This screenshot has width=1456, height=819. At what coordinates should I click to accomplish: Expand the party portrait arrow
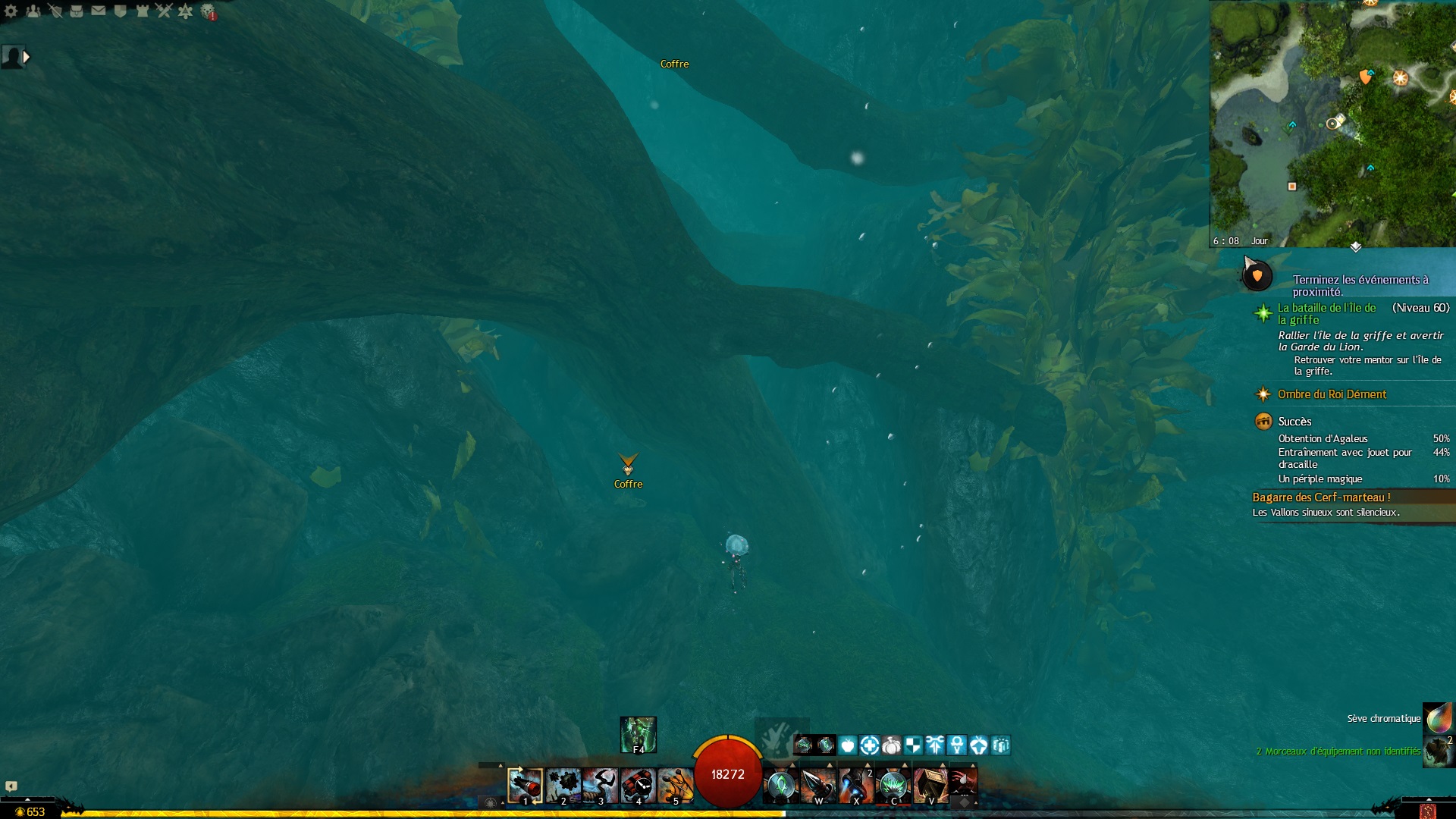pyautogui.click(x=27, y=57)
